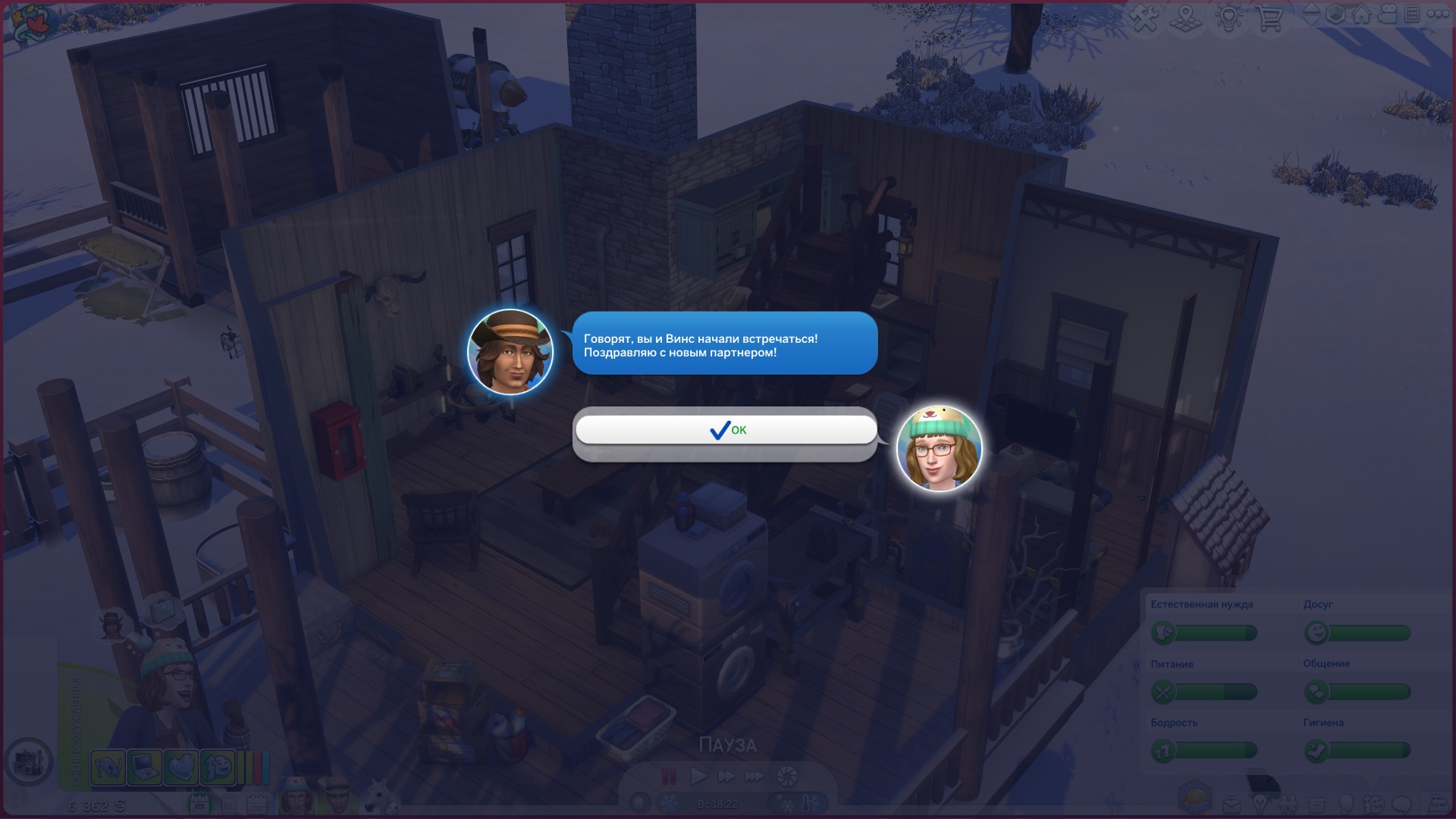
Task: Open the map pin travel icon
Action: (x=1186, y=17)
